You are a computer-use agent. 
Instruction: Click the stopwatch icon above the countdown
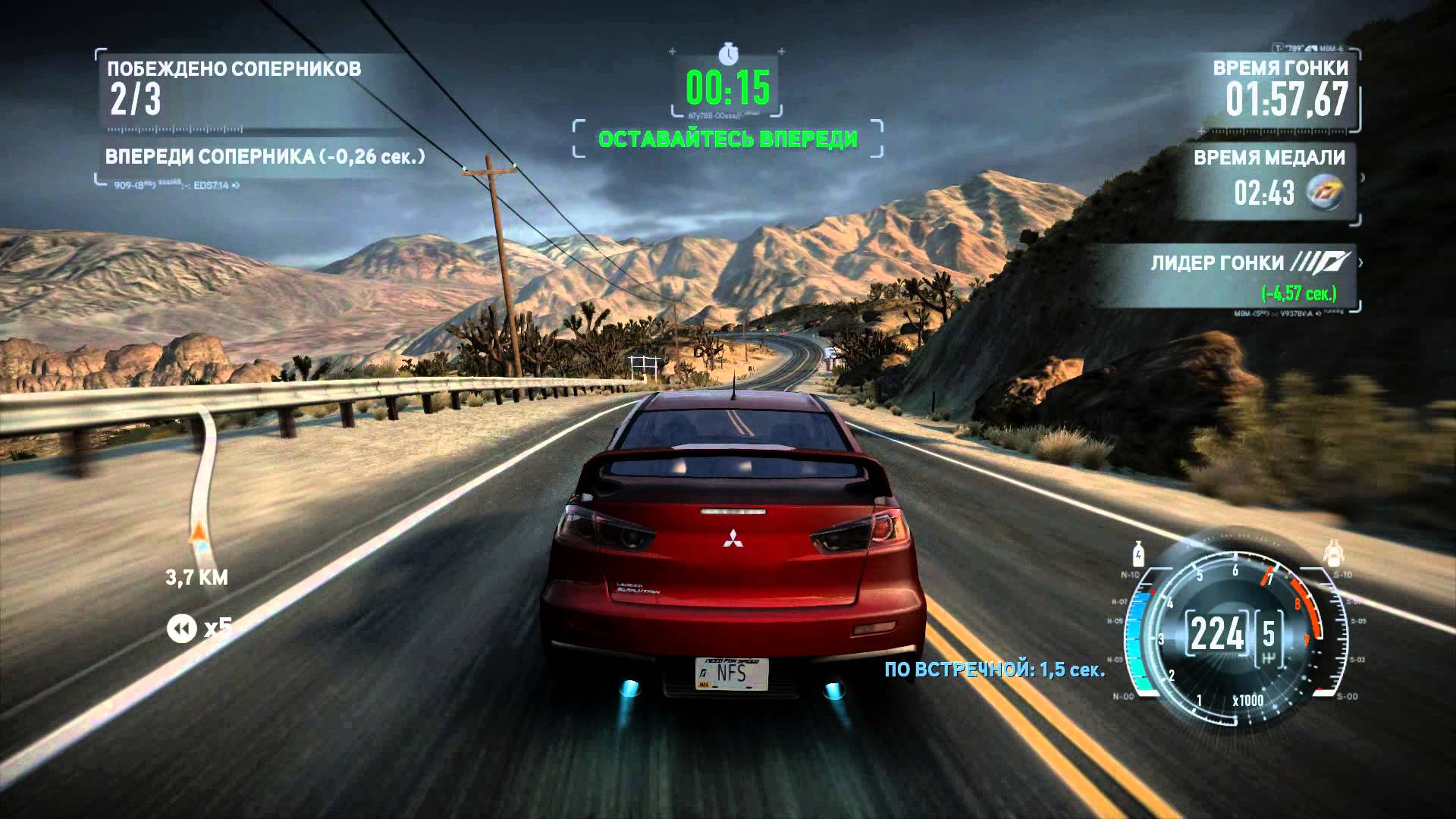(x=728, y=54)
